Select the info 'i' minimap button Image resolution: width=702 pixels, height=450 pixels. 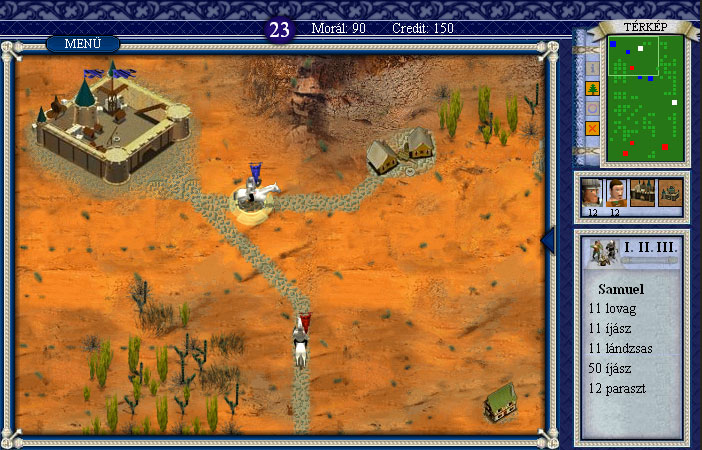click(591, 68)
